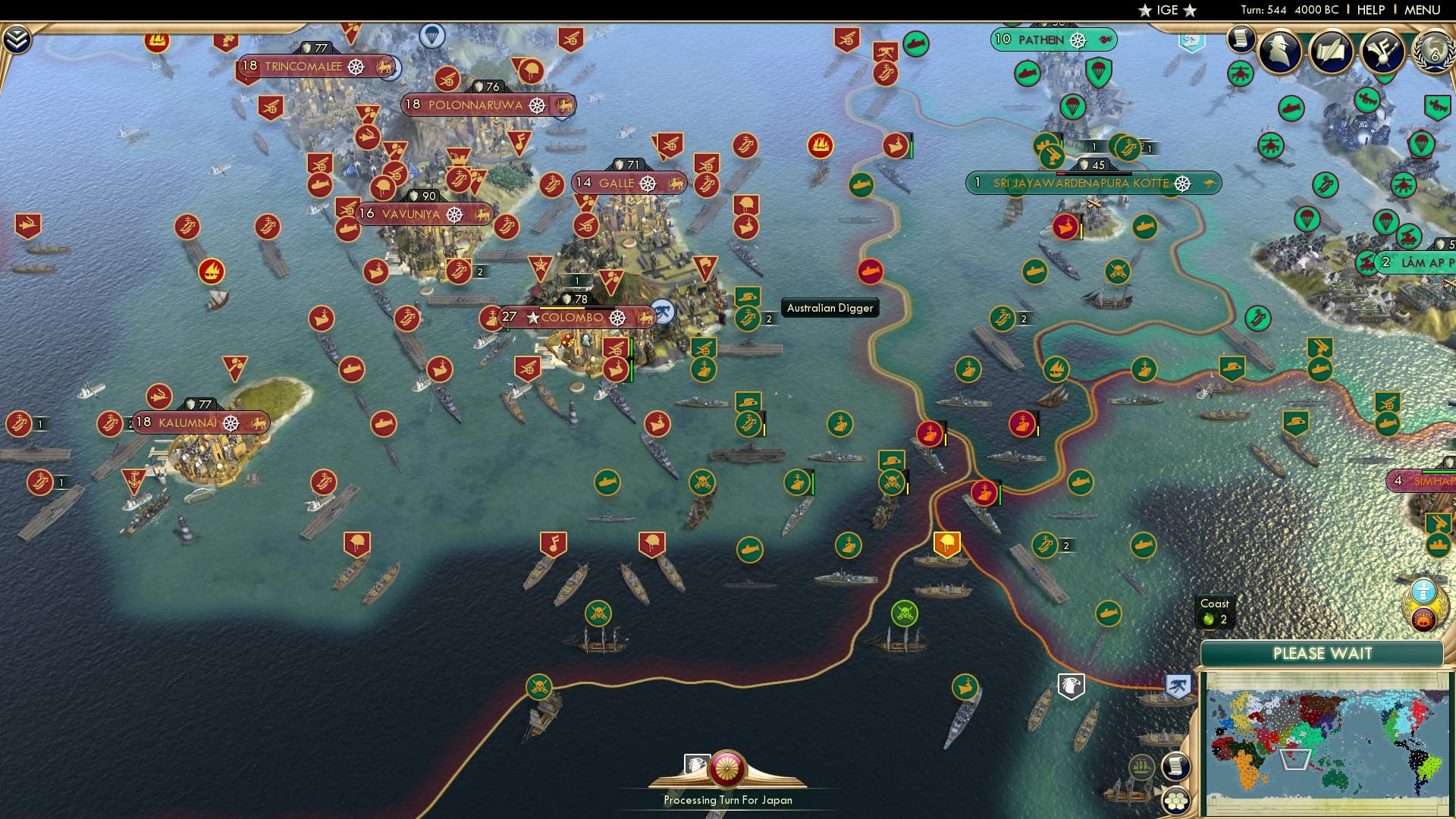Click the IGE button in the top bar

[x=1165, y=10]
